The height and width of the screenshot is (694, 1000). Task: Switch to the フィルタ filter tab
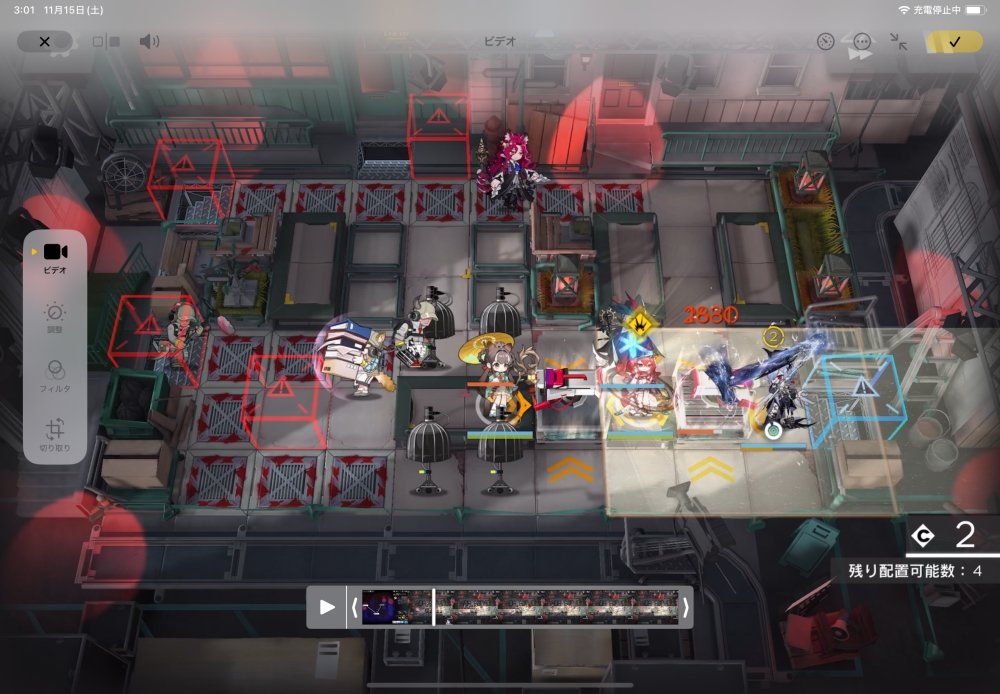(55, 375)
